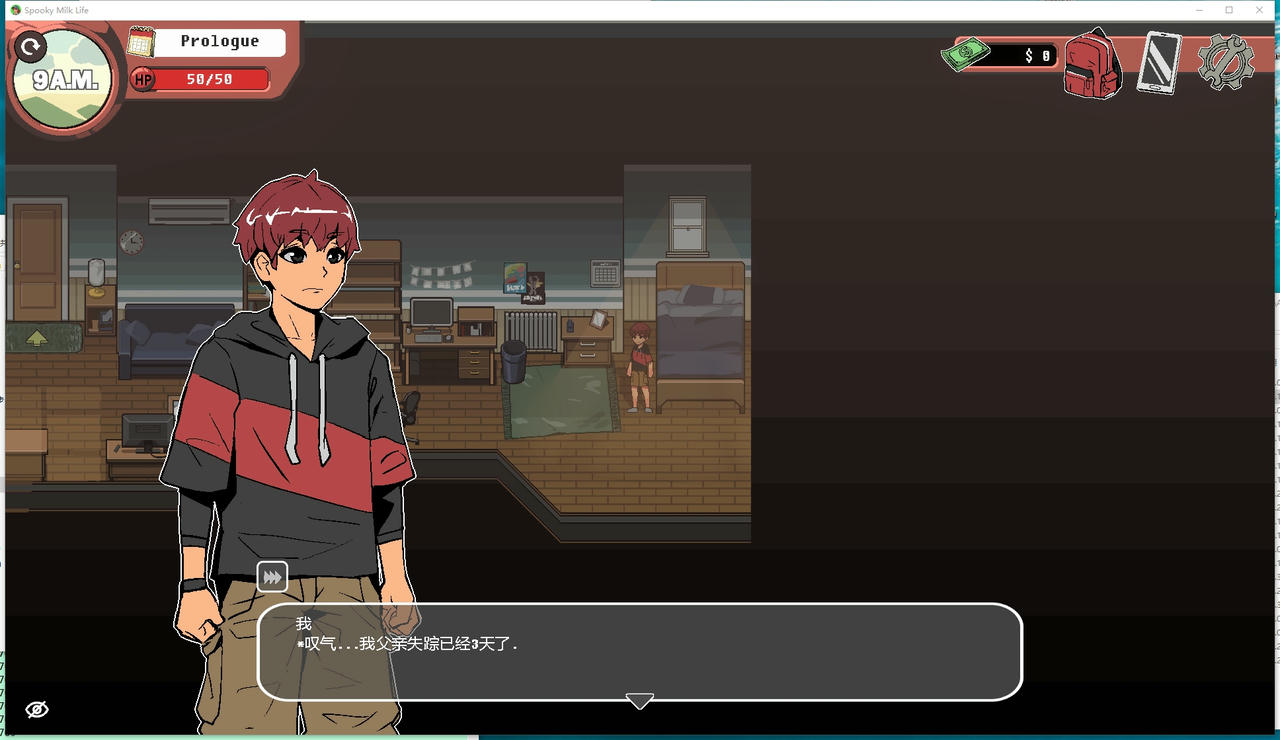1280x740 pixels.
Task: Hide the dialogue with the eye icon
Action: click(x=37, y=709)
